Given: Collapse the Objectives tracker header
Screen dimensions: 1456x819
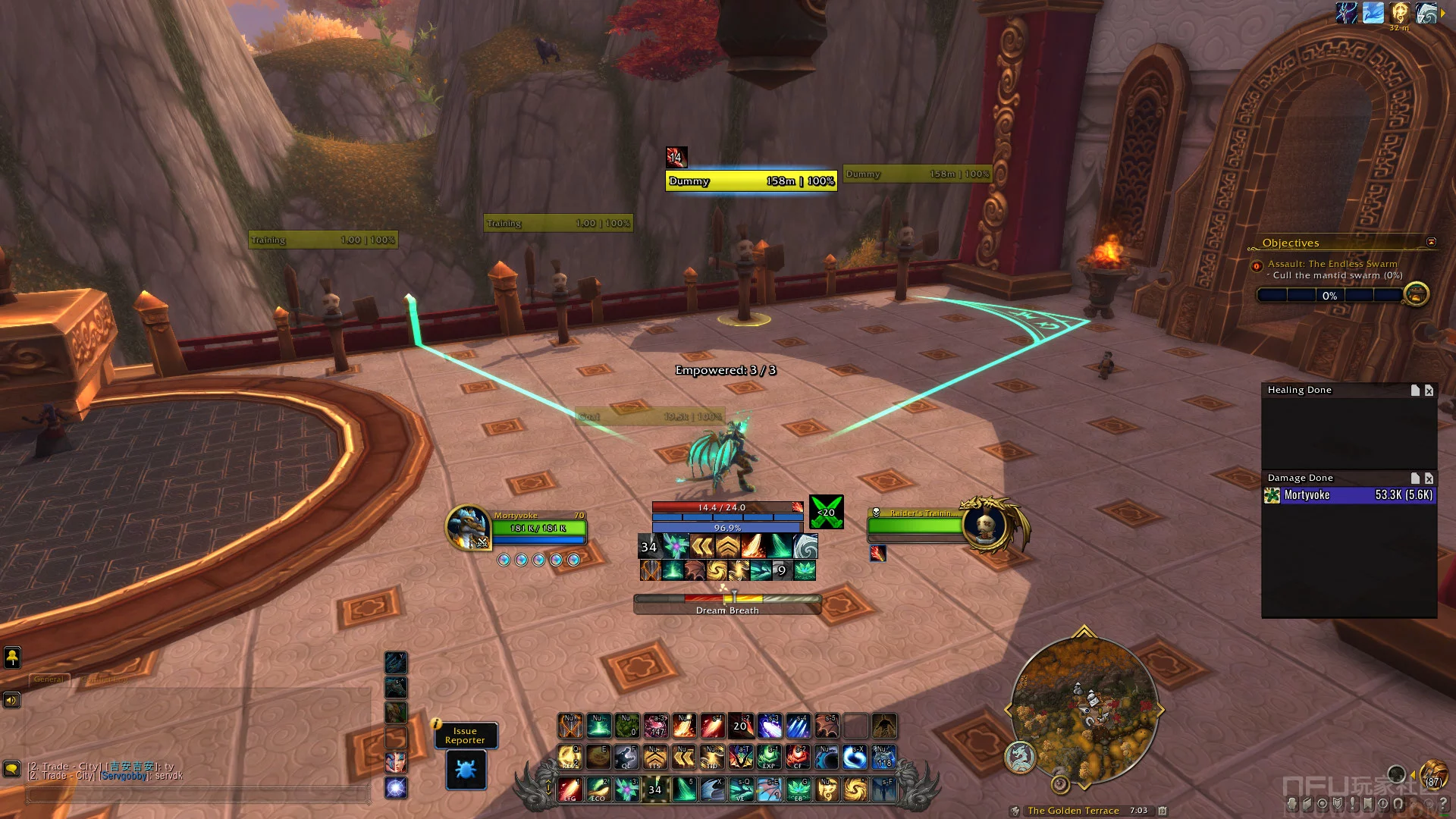Looking at the screenshot, I should coord(1431,243).
